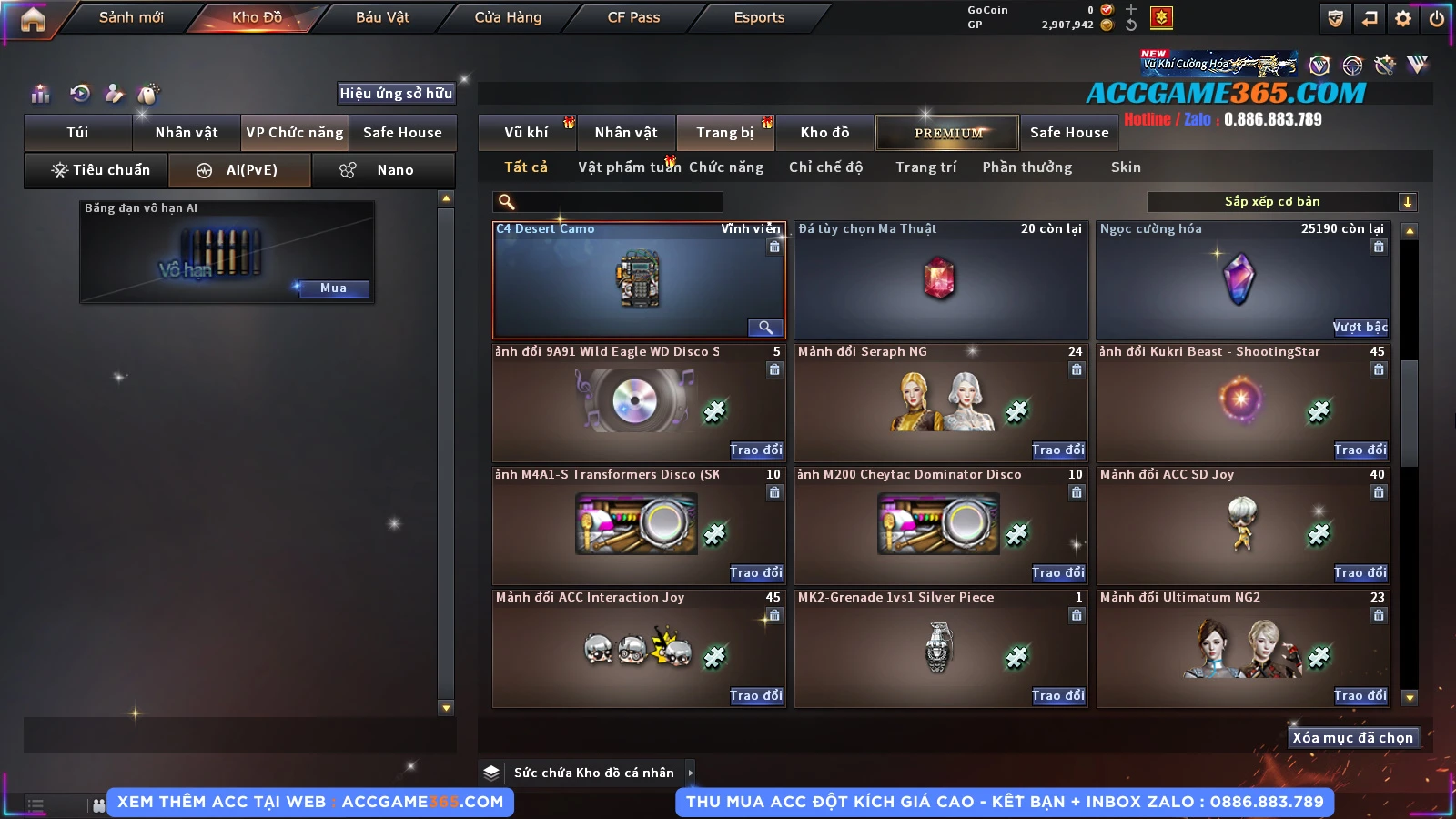
Task: Switch to the Esports section
Action: click(x=759, y=17)
